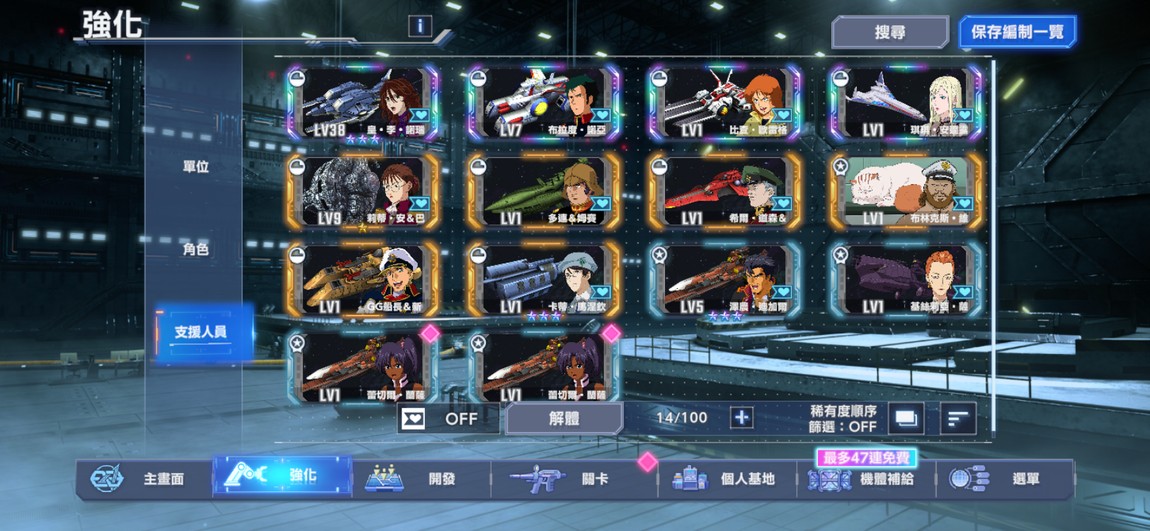Select the LV38 support card

(x=364, y=104)
